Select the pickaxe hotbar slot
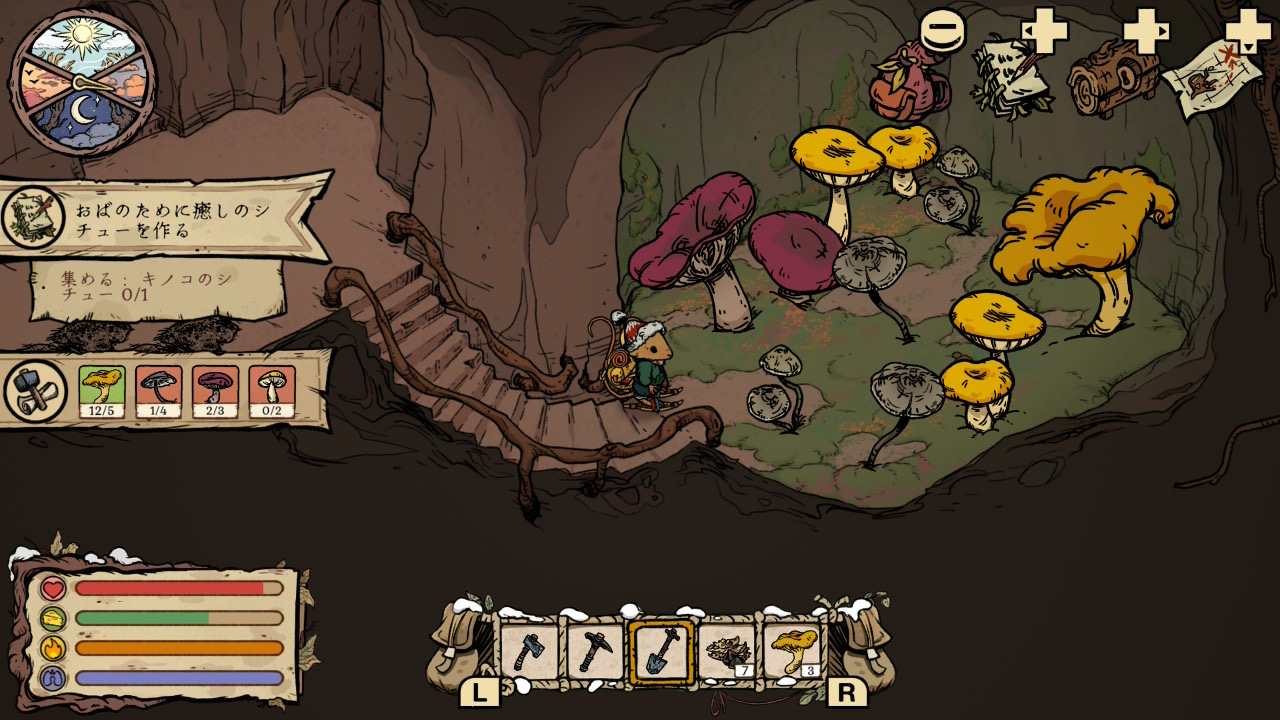Screen dimensions: 1280x720 click(x=596, y=651)
